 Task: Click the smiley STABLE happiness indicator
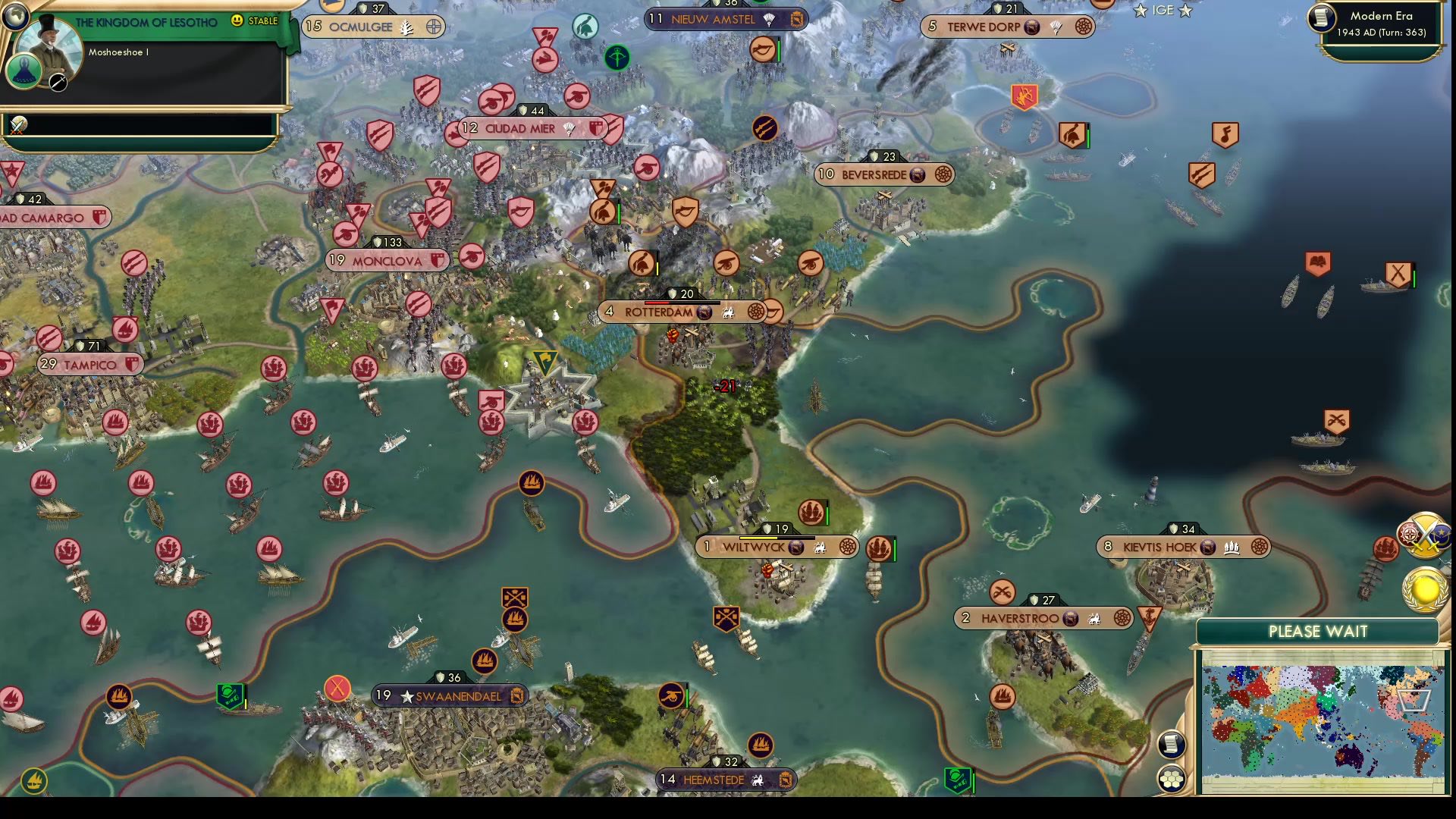(x=237, y=21)
